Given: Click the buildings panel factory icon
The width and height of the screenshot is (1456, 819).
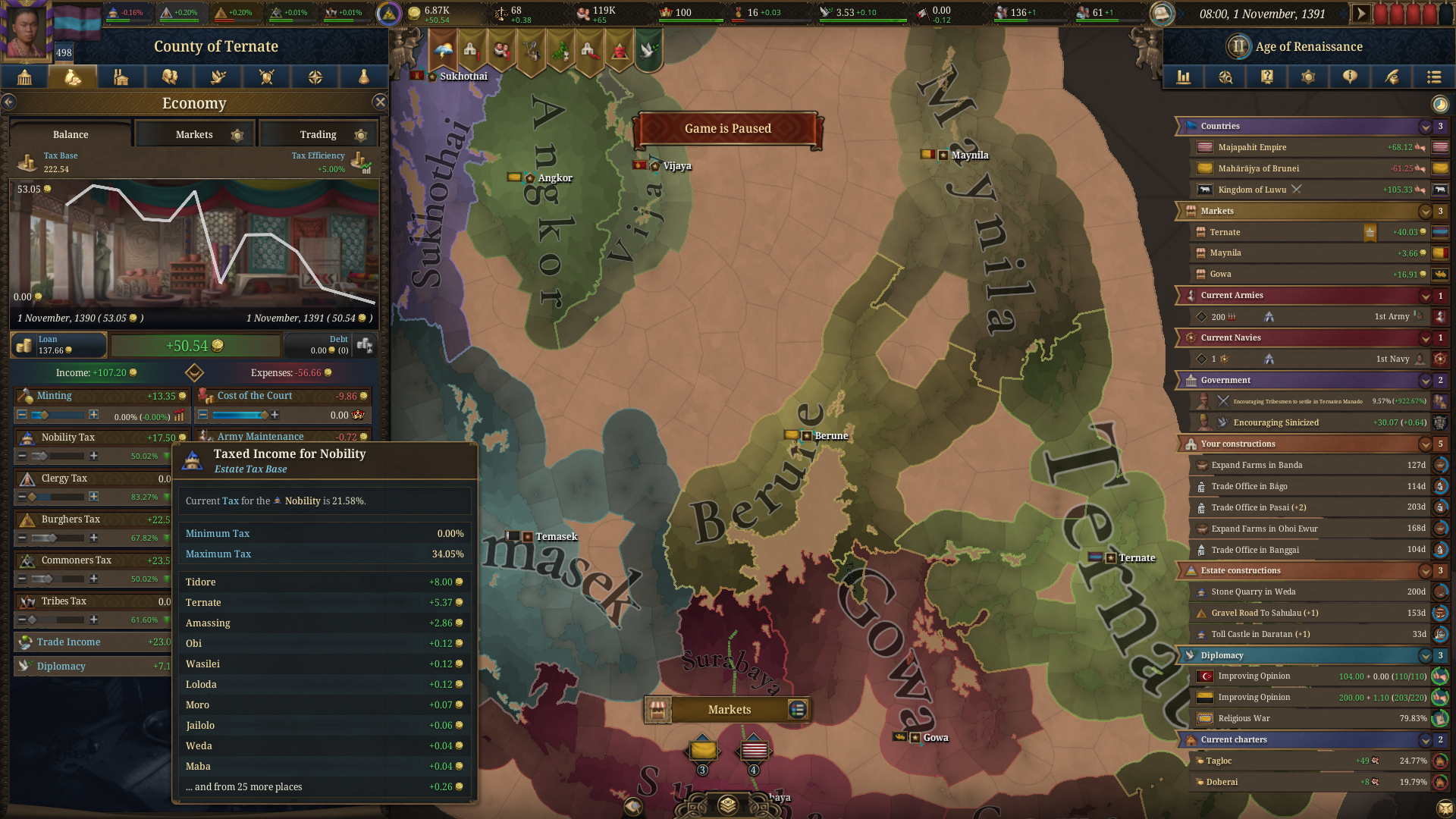Looking at the screenshot, I should pyautogui.click(x=121, y=77).
